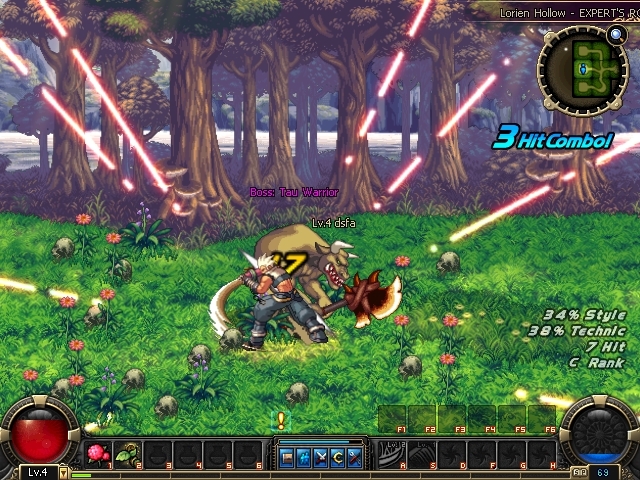Open the wrench tools menu button
Image resolution: width=640 pixels, height=480 pixels.
pyautogui.click(x=355, y=458)
